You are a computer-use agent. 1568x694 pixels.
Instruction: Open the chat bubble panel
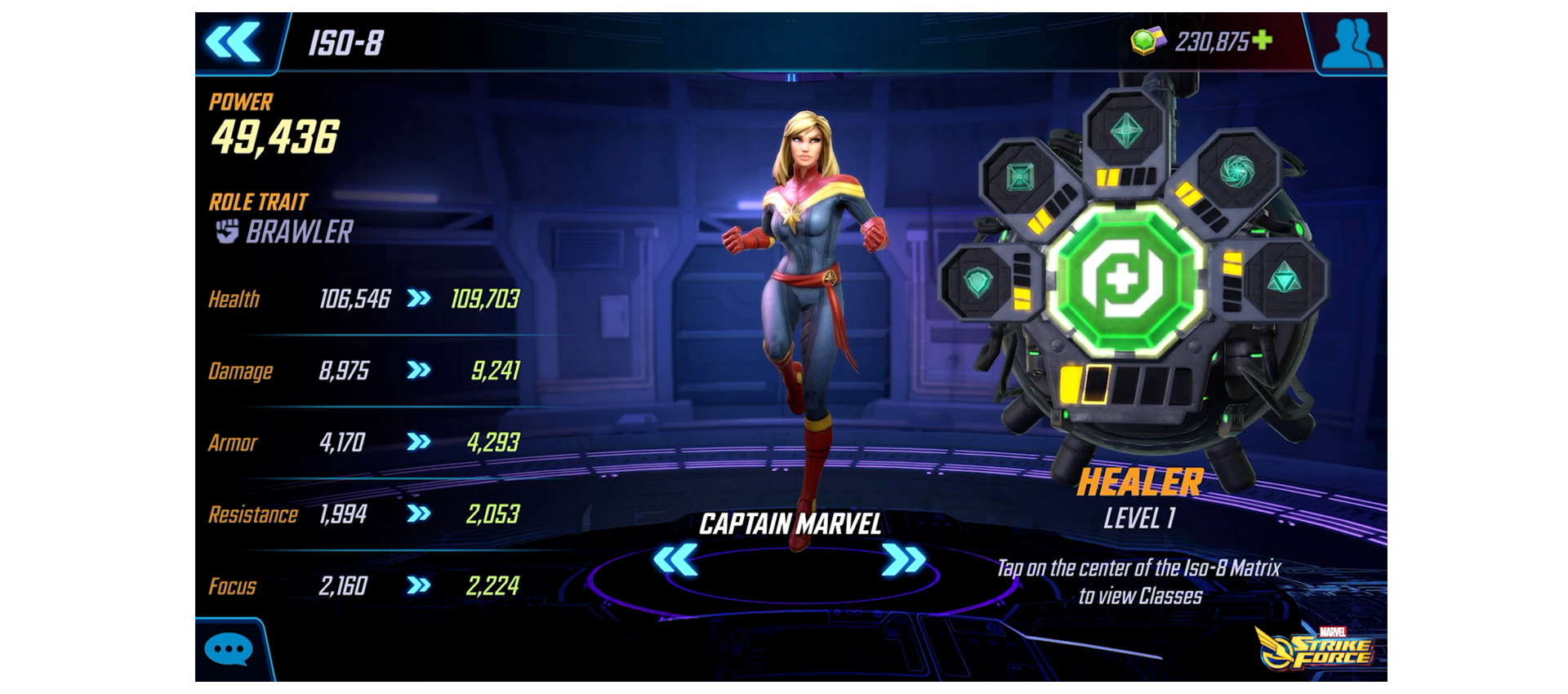tap(229, 650)
